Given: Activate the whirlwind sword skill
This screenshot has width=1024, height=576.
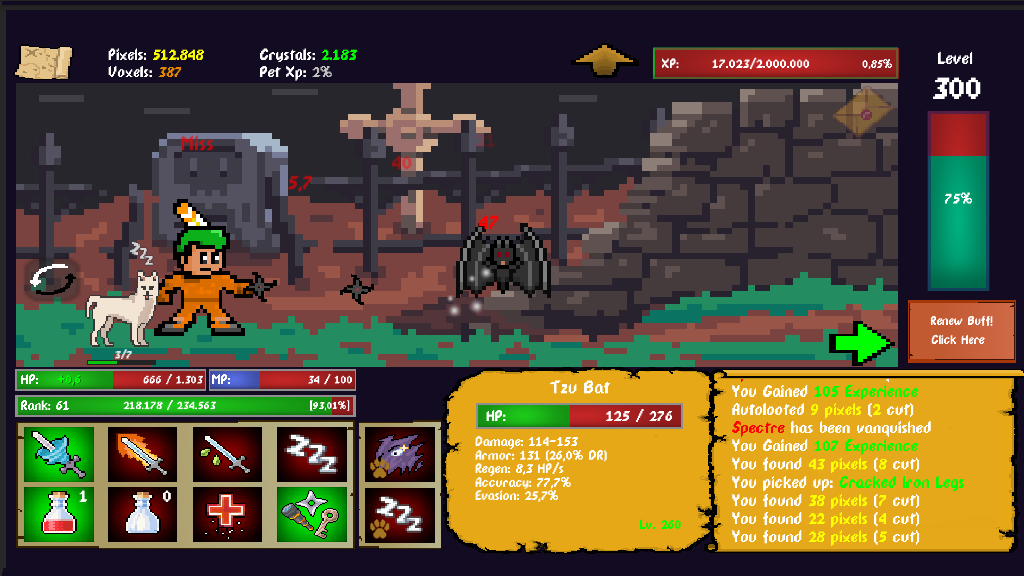Looking at the screenshot, I should (58, 455).
